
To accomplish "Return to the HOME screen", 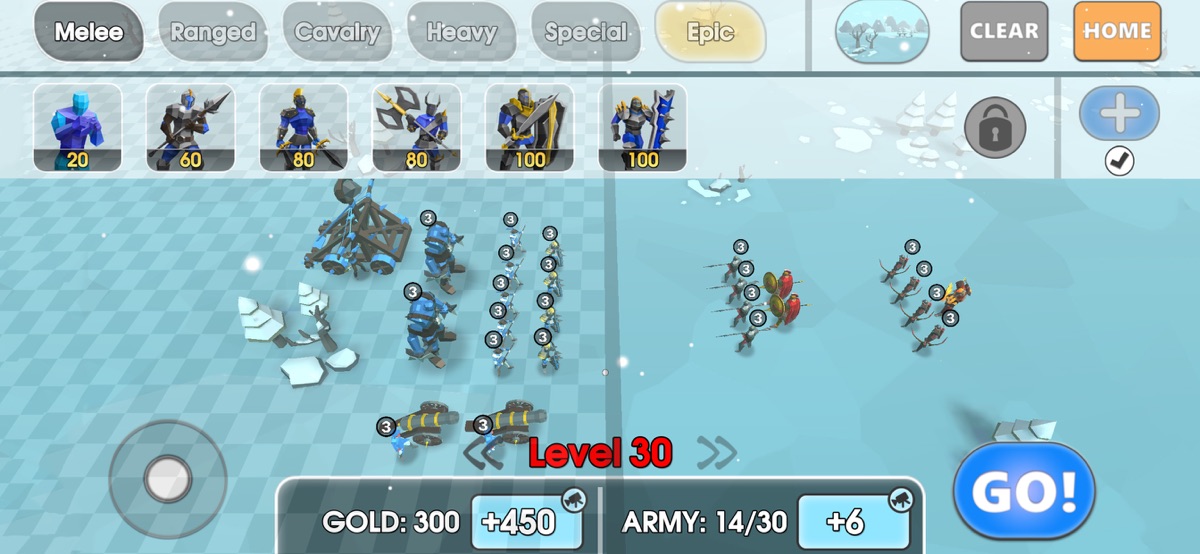I will coord(1117,31).
